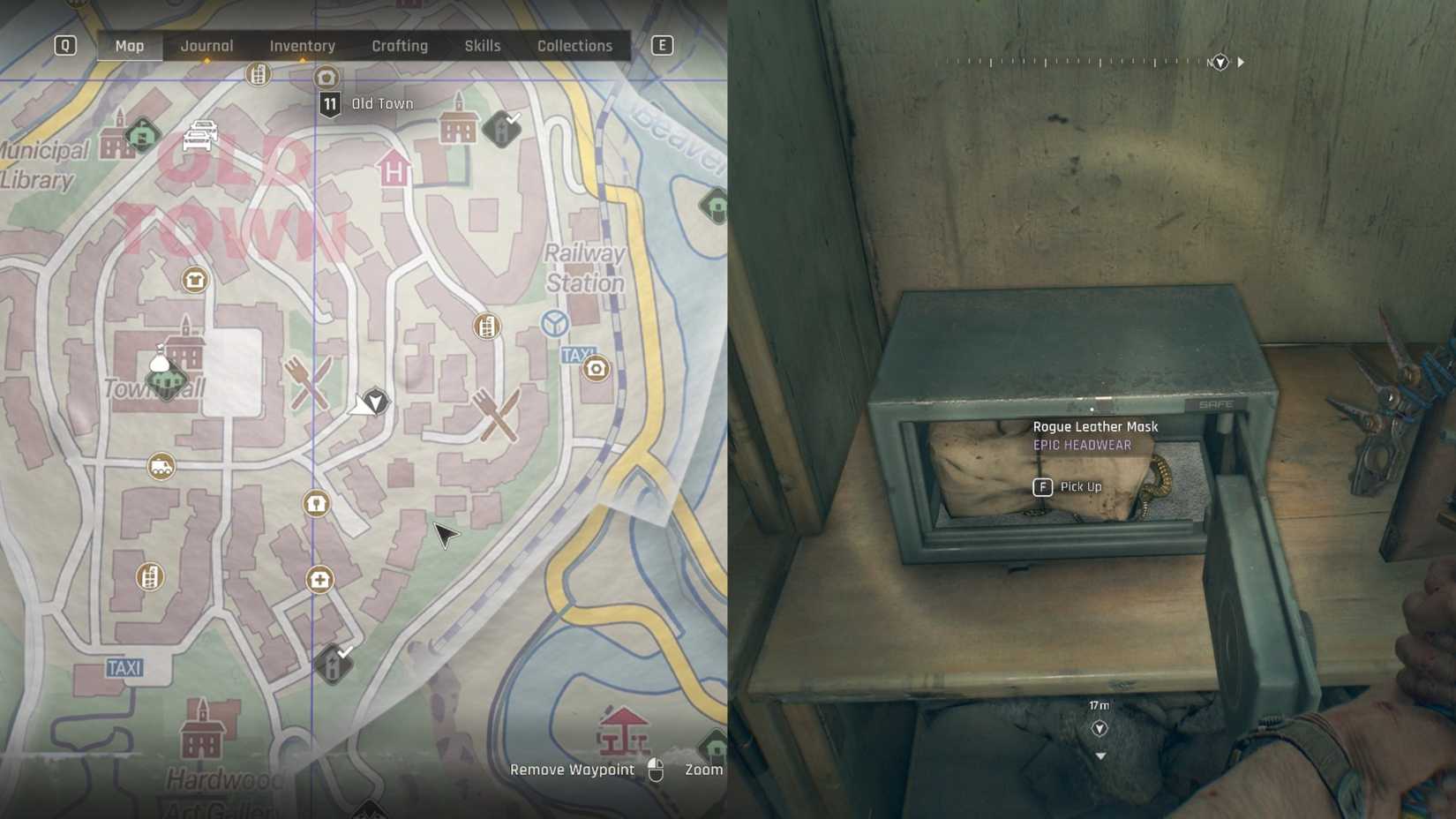Click Remove Waypoint at the bottom
This screenshot has height=819, width=1456.
(x=572, y=770)
